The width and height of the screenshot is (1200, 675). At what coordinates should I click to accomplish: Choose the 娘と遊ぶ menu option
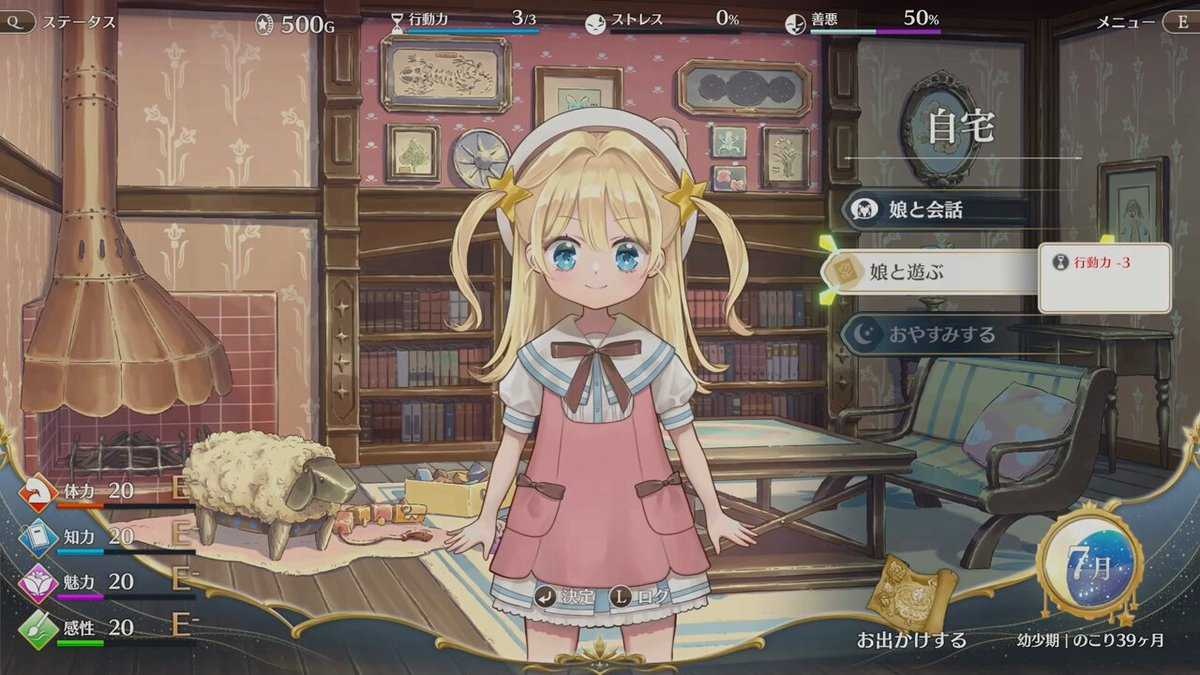click(x=925, y=271)
